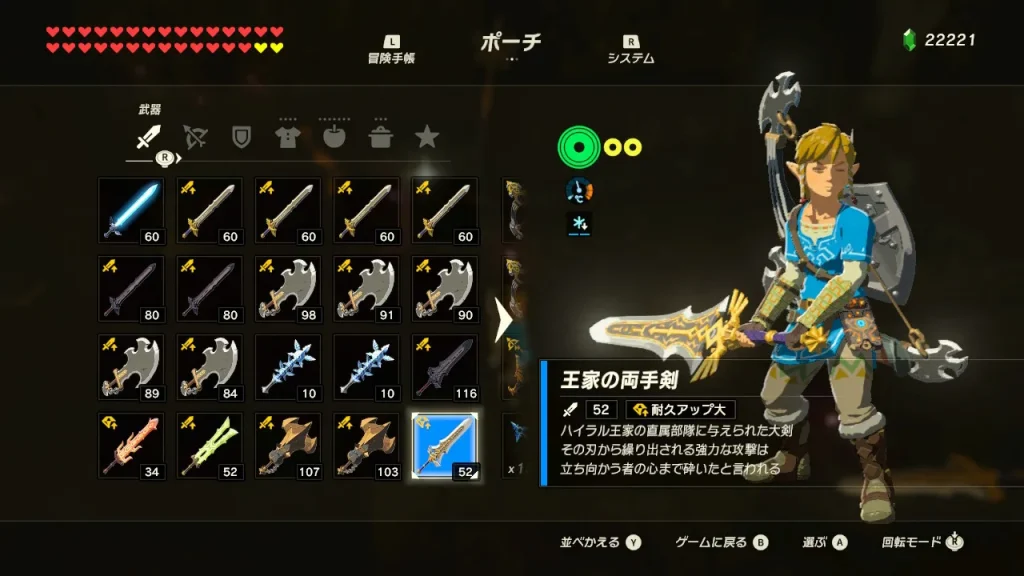Click the white arrow to next inventory page
Viewport: 1024px width, 576px height.
[503, 320]
